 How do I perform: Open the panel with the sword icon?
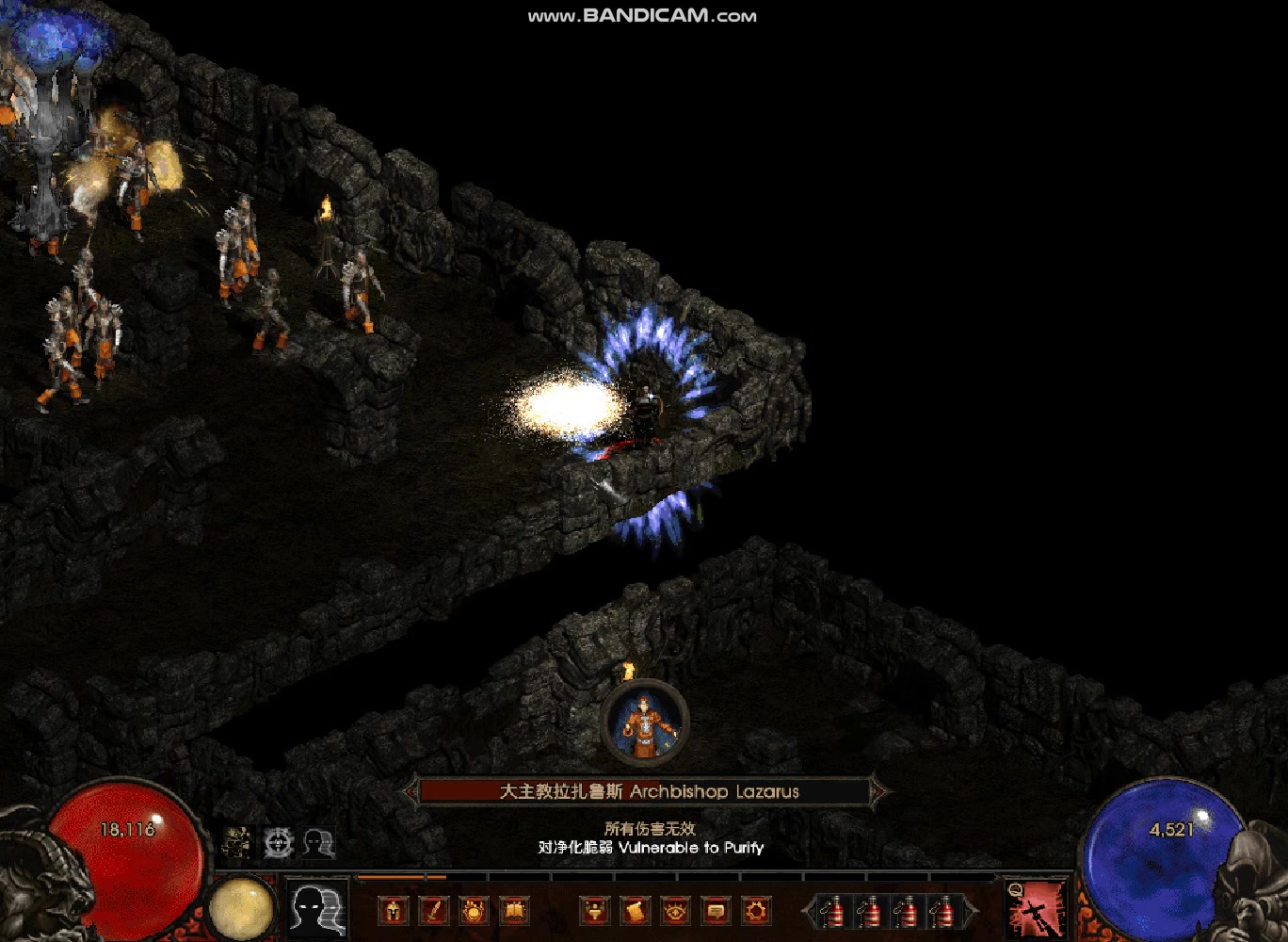pyautogui.click(x=434, y=911)
